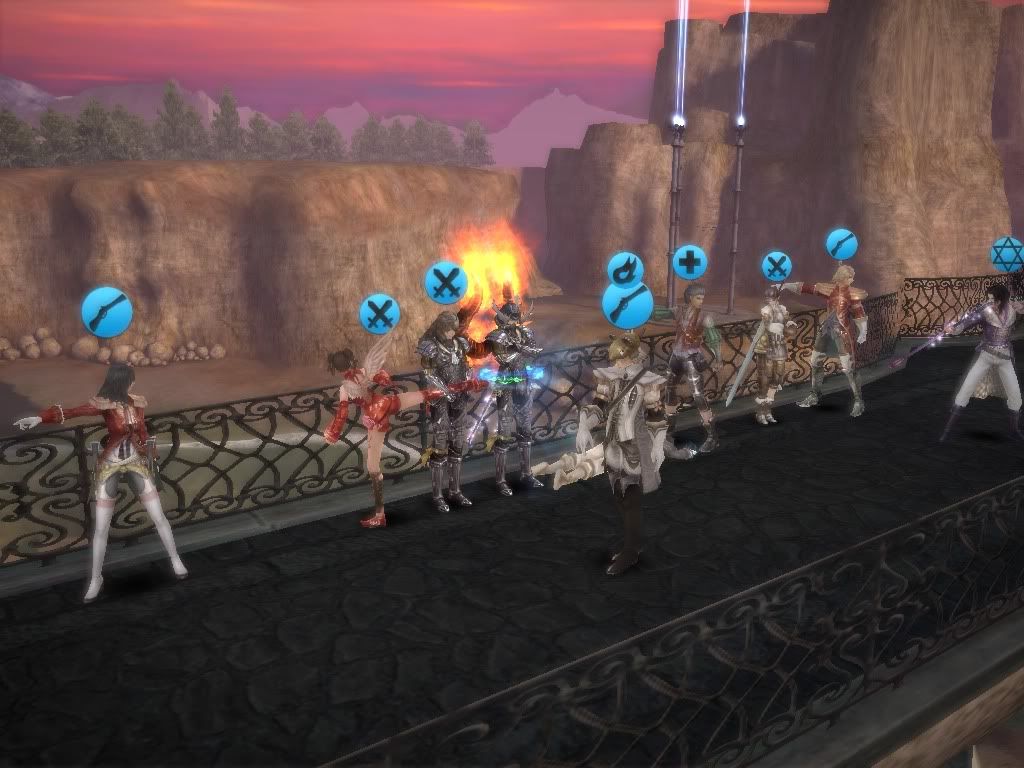Screen dimensions: 1024x768
Task: Click the crossed swords icon above the kicking girl
Action: point(379,313)
